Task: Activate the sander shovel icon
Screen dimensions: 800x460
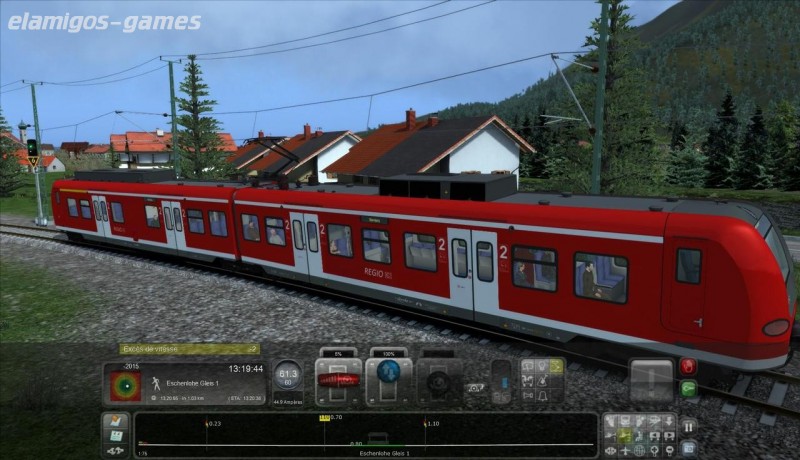Action: 542,381
